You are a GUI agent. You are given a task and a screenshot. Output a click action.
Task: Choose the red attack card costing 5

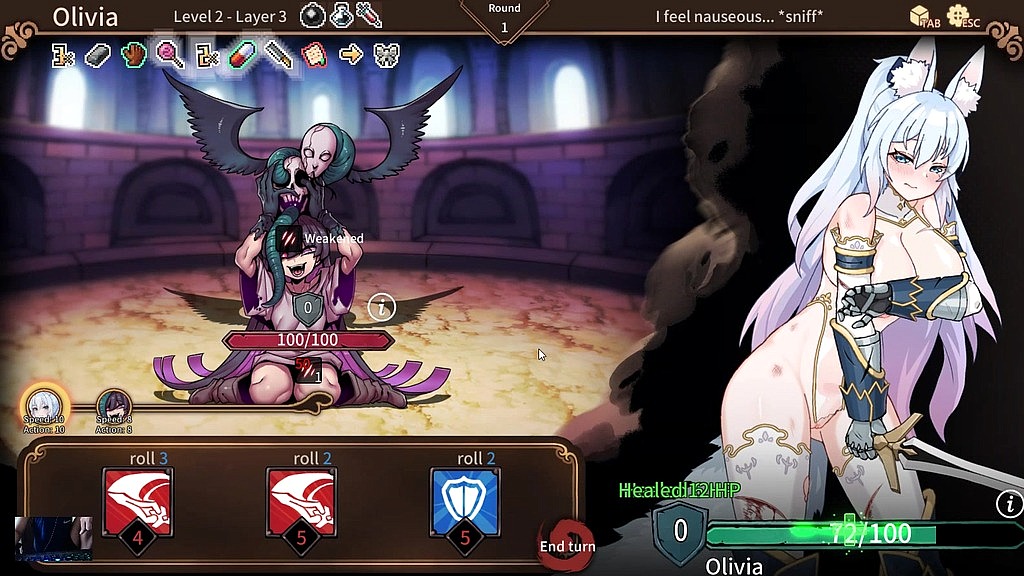click(x=302, y=503)
